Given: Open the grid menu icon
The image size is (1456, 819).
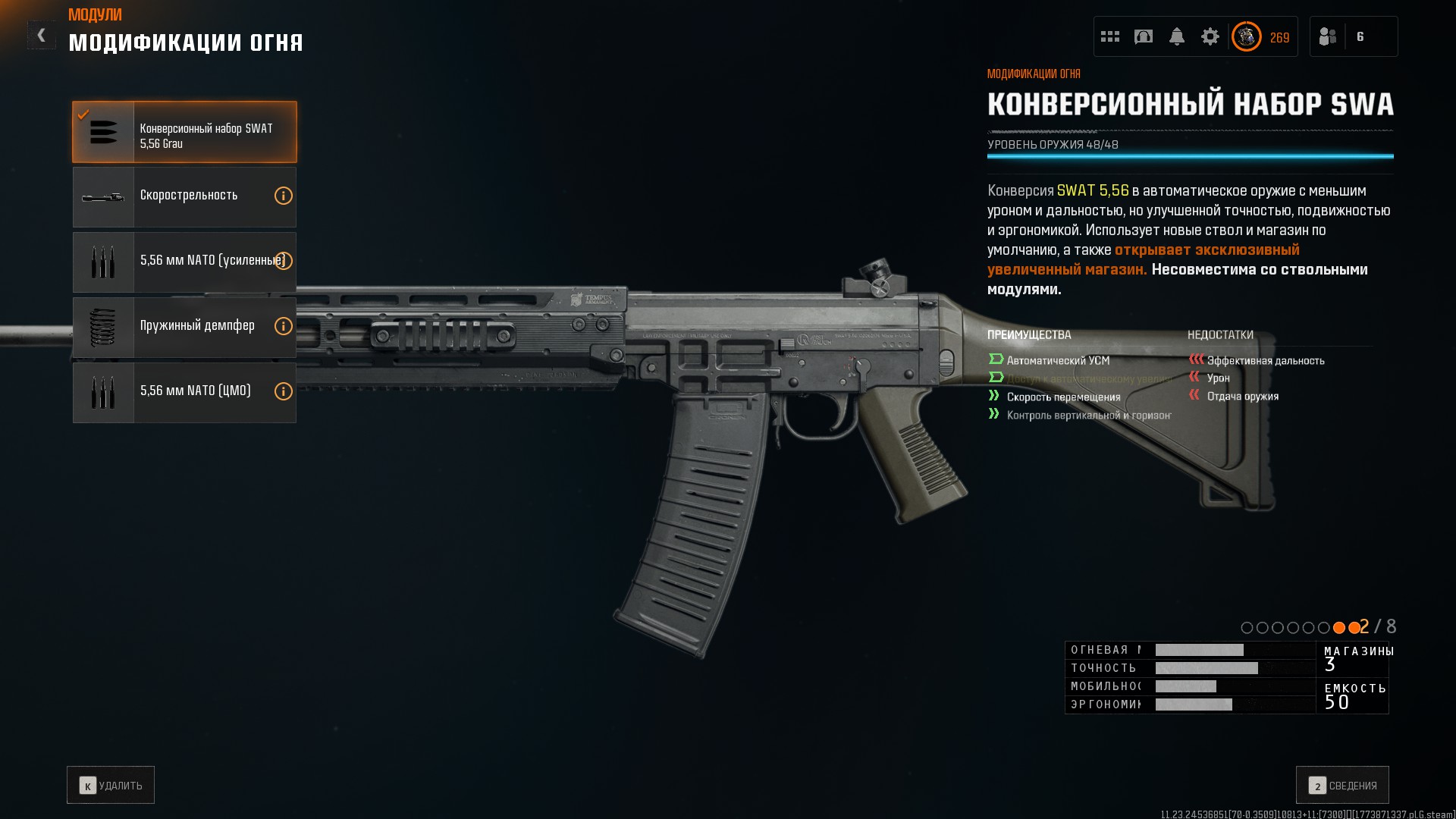Looking at the screenshot, I should (x=1110, y=36).
